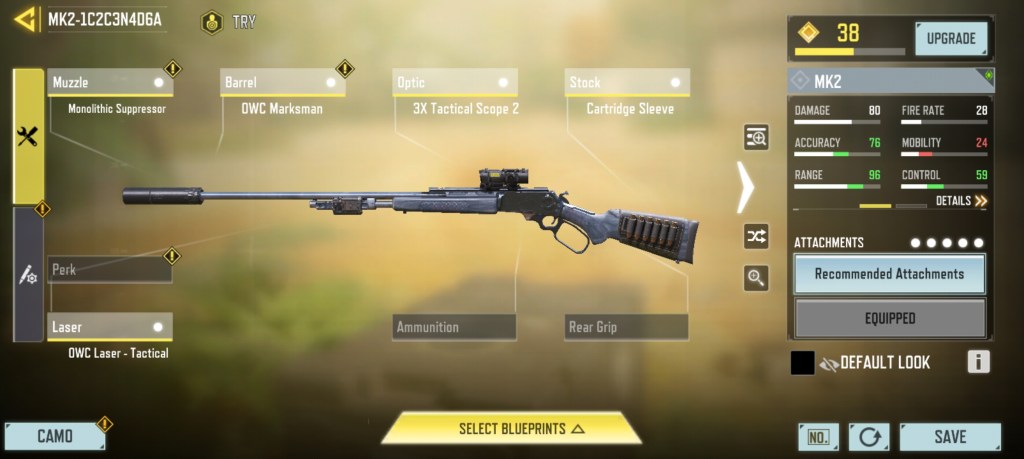1024x459 pixels.
Task: Go back using the yellow arrow
Action: 25,19
